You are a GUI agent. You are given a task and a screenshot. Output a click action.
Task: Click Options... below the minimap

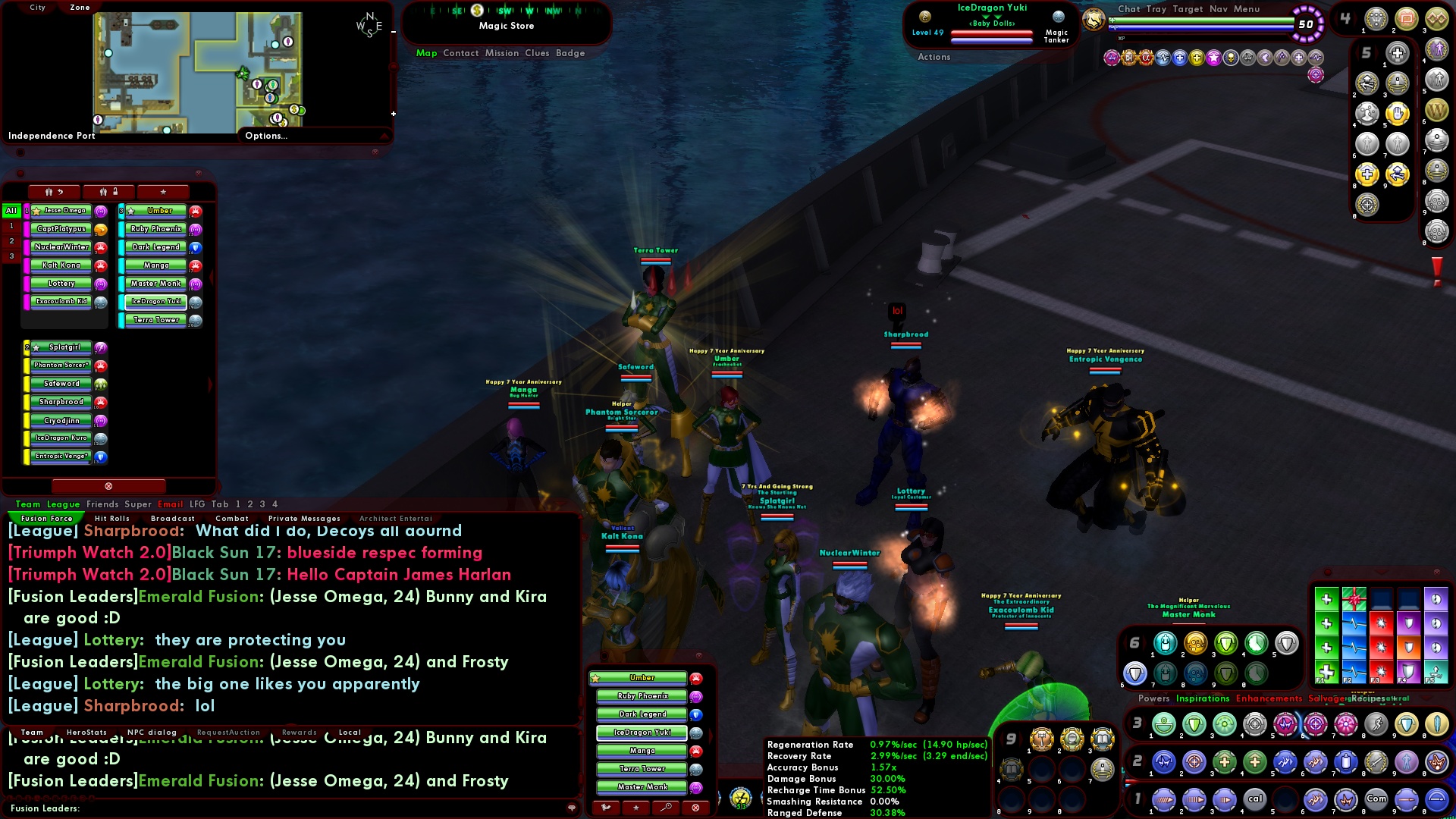tap(265, 136)
